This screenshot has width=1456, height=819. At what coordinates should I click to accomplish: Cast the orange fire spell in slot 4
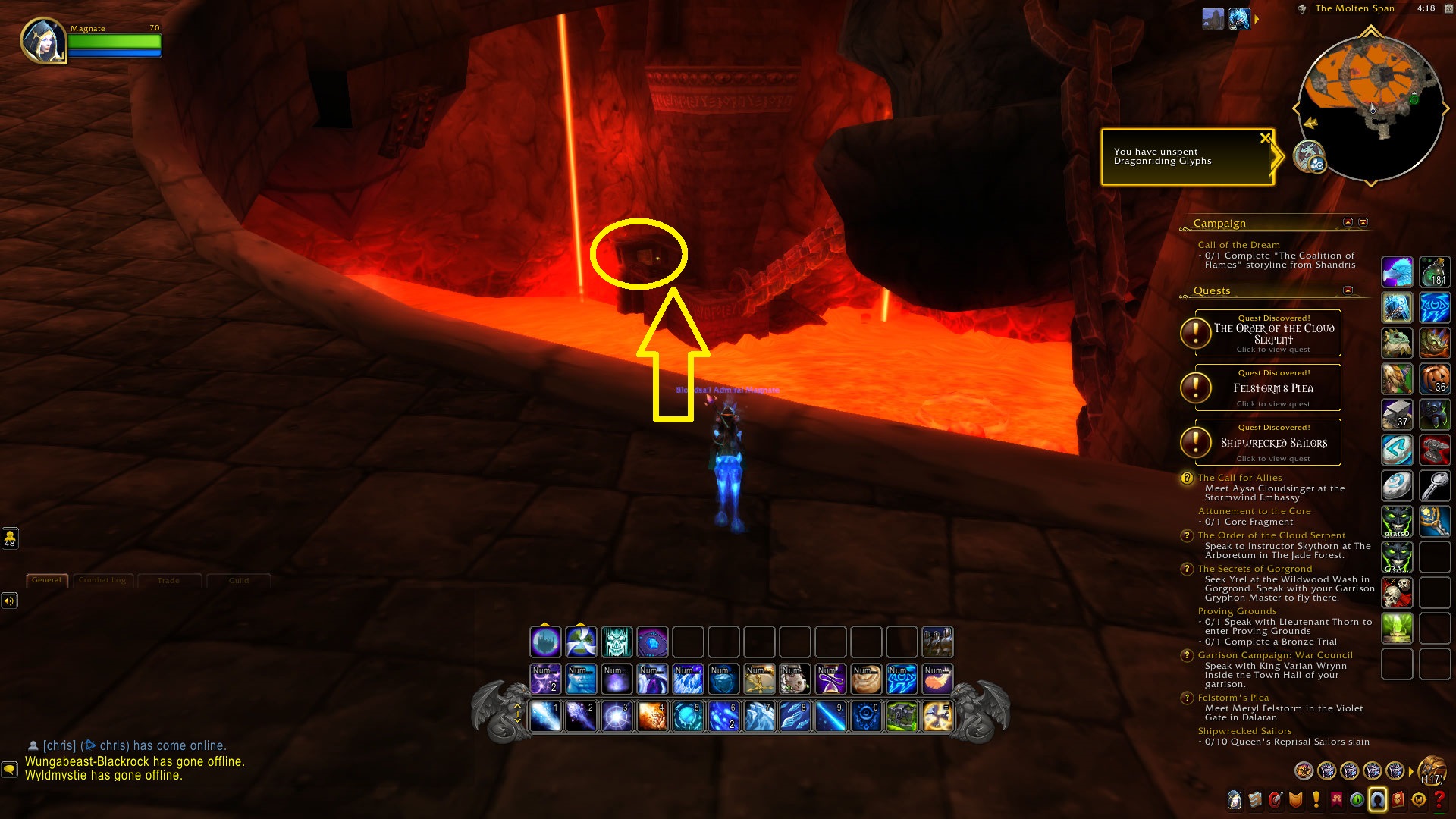tap(652, 717)
